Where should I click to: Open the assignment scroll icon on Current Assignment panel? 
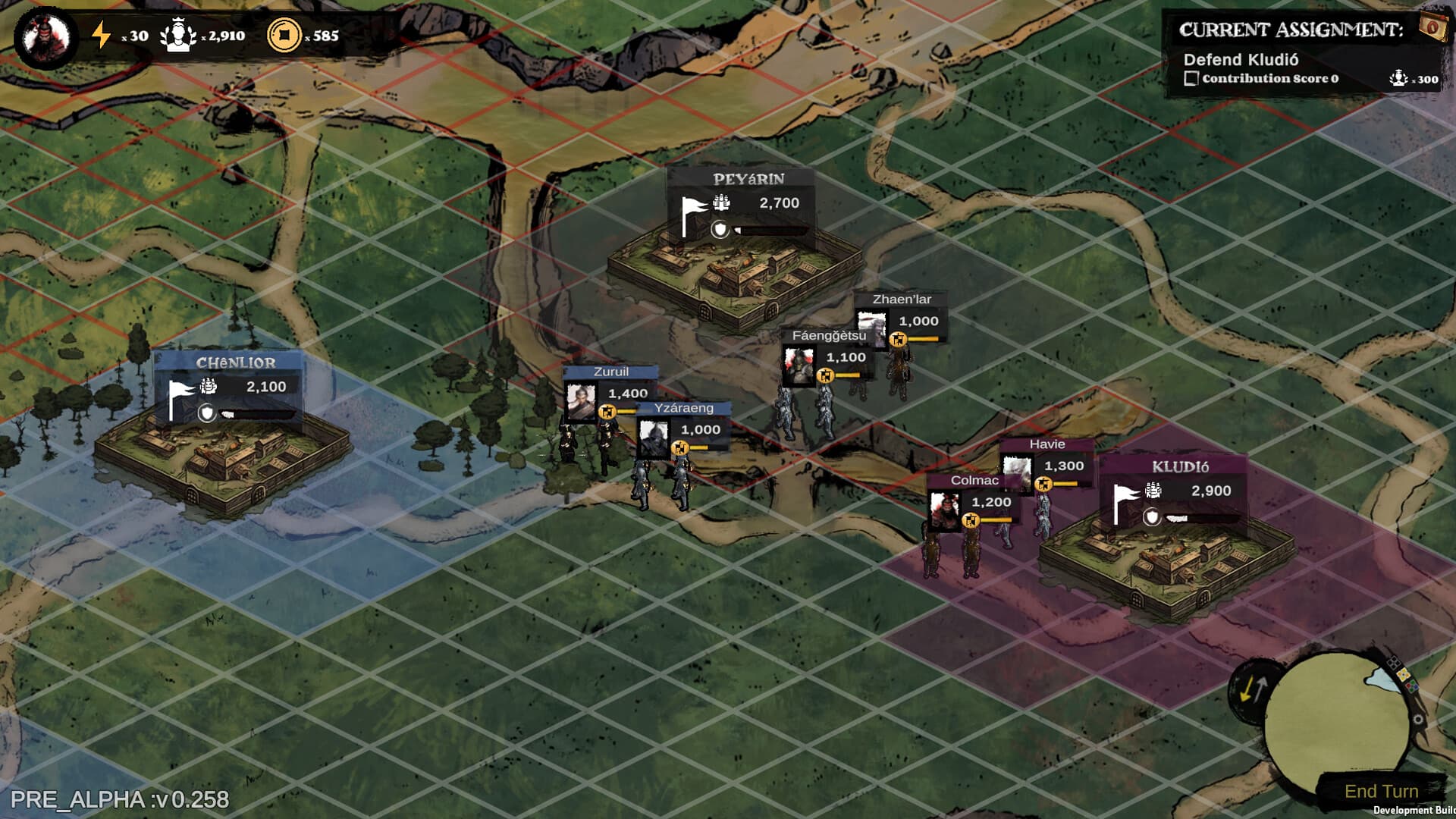tap(1435, 26)
